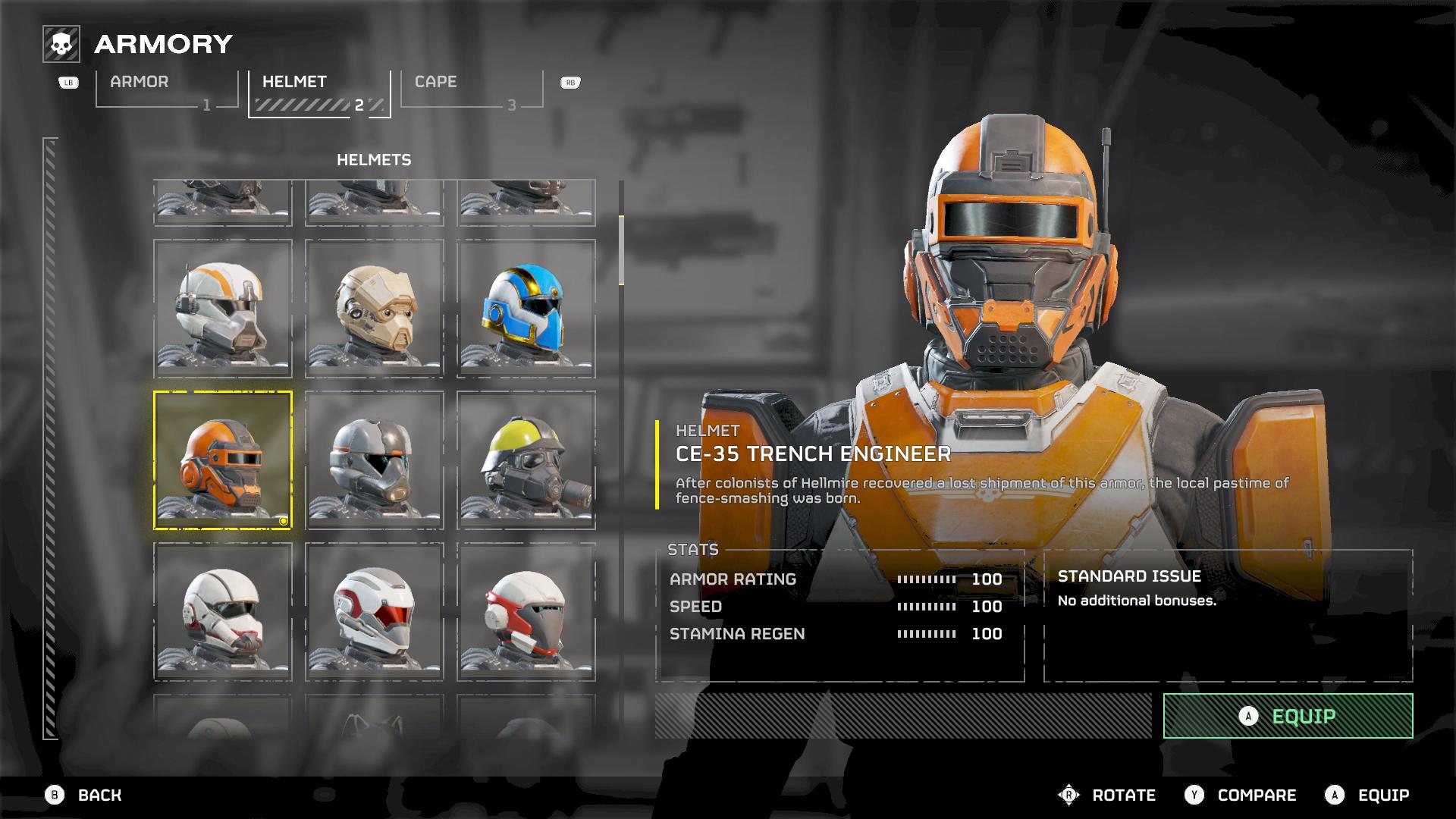Select the tan beige helmet
This screenshot has width=1456, height=819.
[x=375, y=309]
